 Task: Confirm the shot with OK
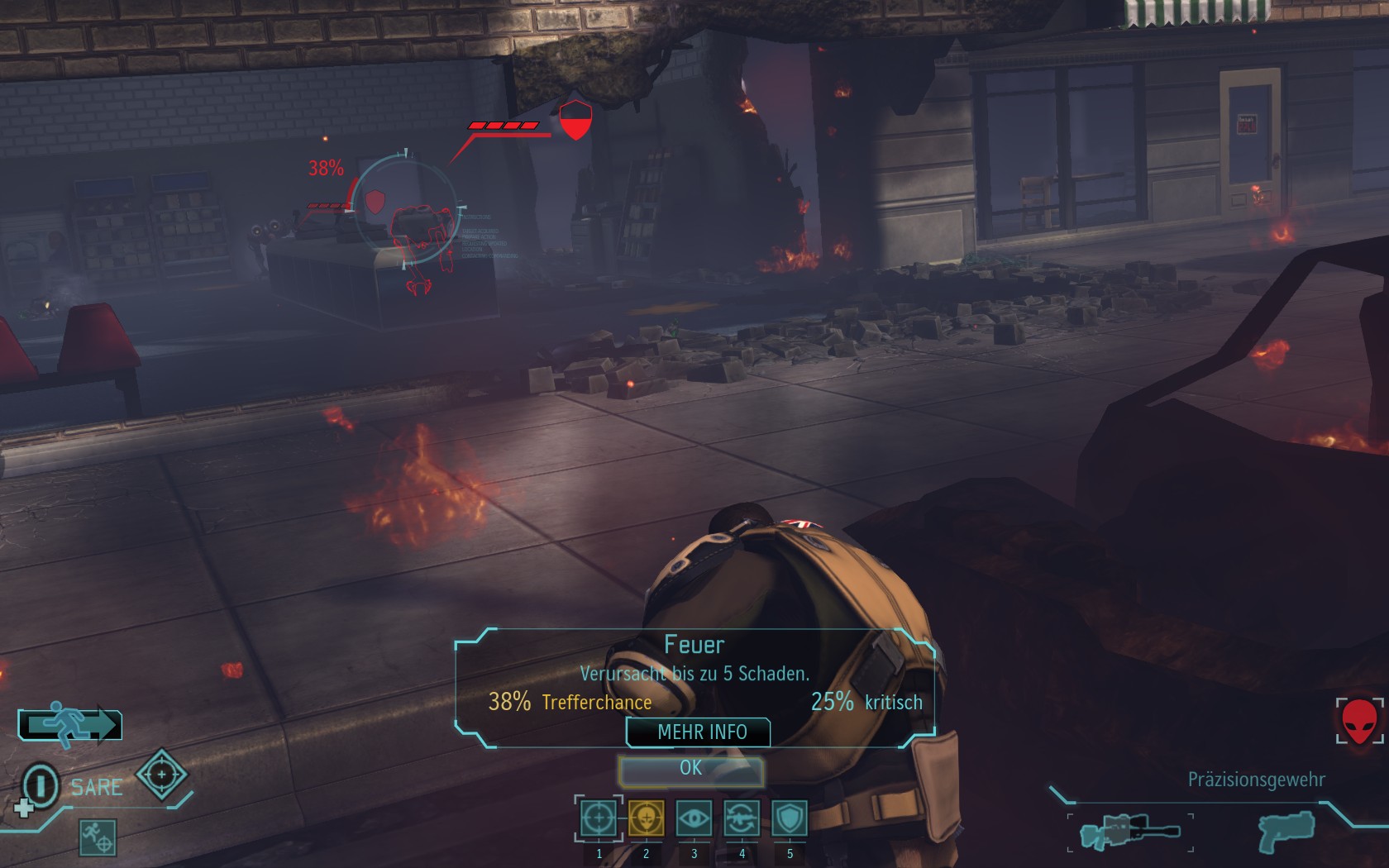691,769
